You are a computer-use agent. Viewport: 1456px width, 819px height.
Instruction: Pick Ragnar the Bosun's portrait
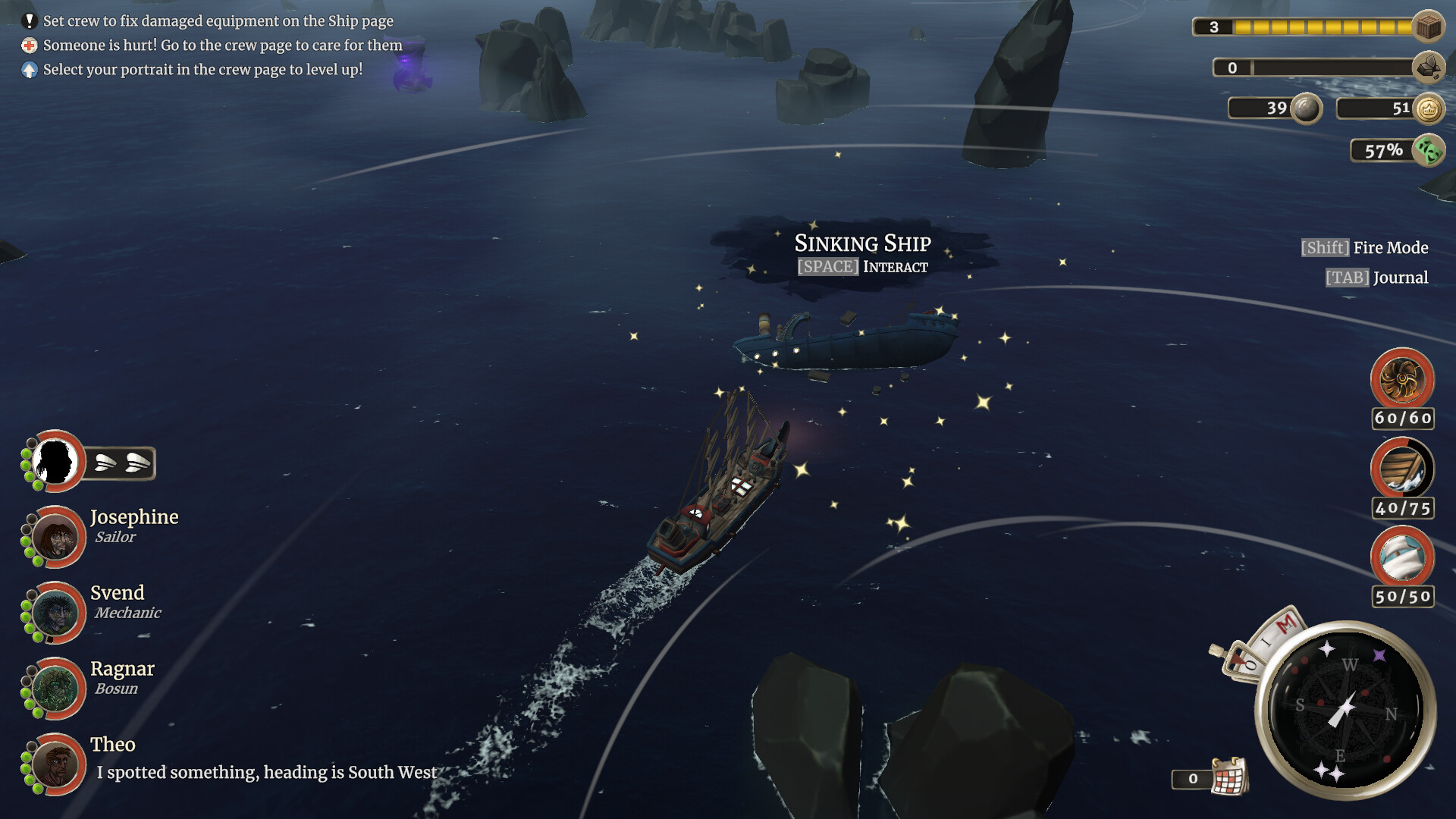55,689
